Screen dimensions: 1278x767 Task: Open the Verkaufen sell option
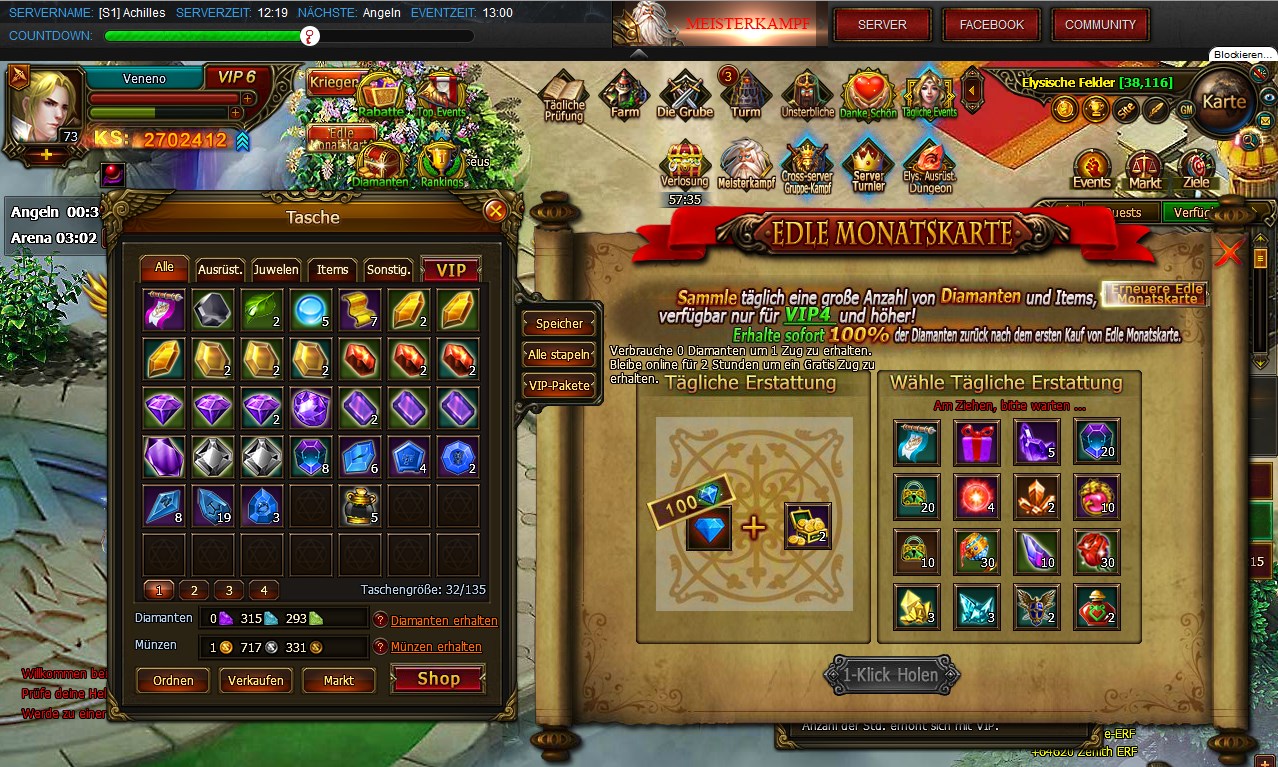click(x=255, y=681)
